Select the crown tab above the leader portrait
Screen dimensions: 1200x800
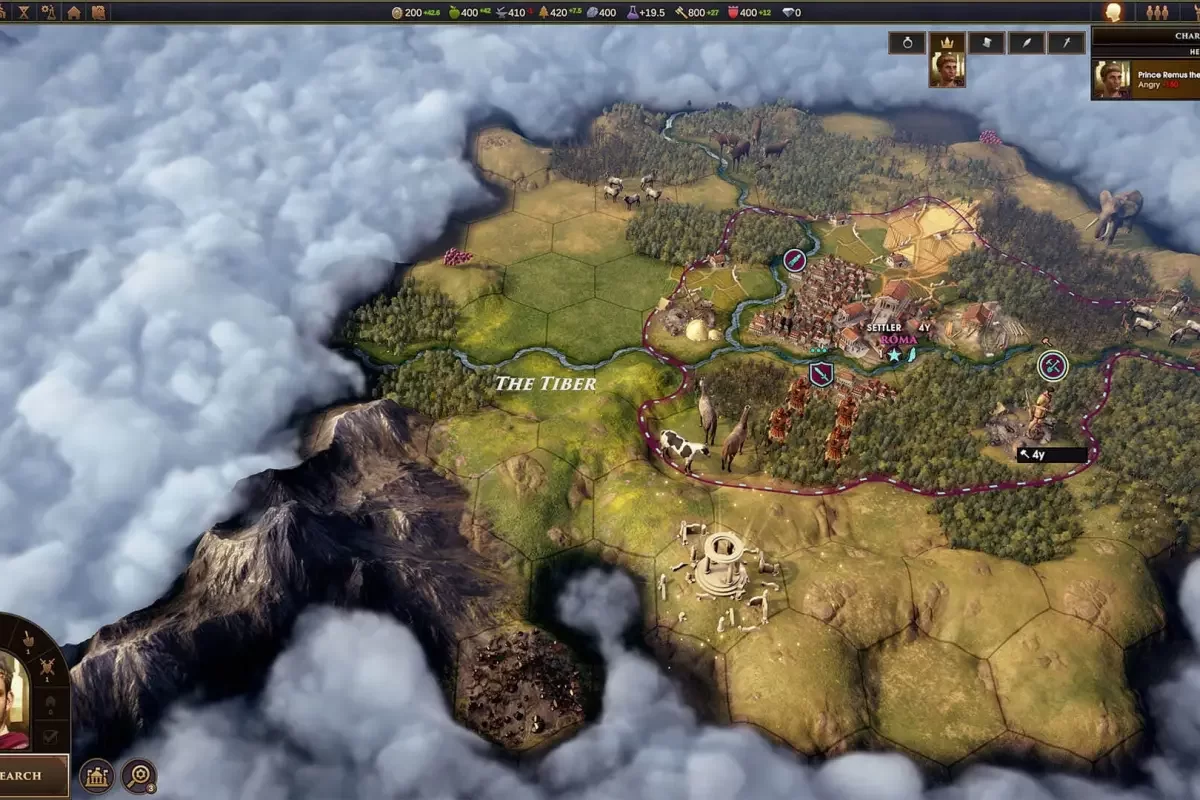pyautogui.click(x=946, y=42)
